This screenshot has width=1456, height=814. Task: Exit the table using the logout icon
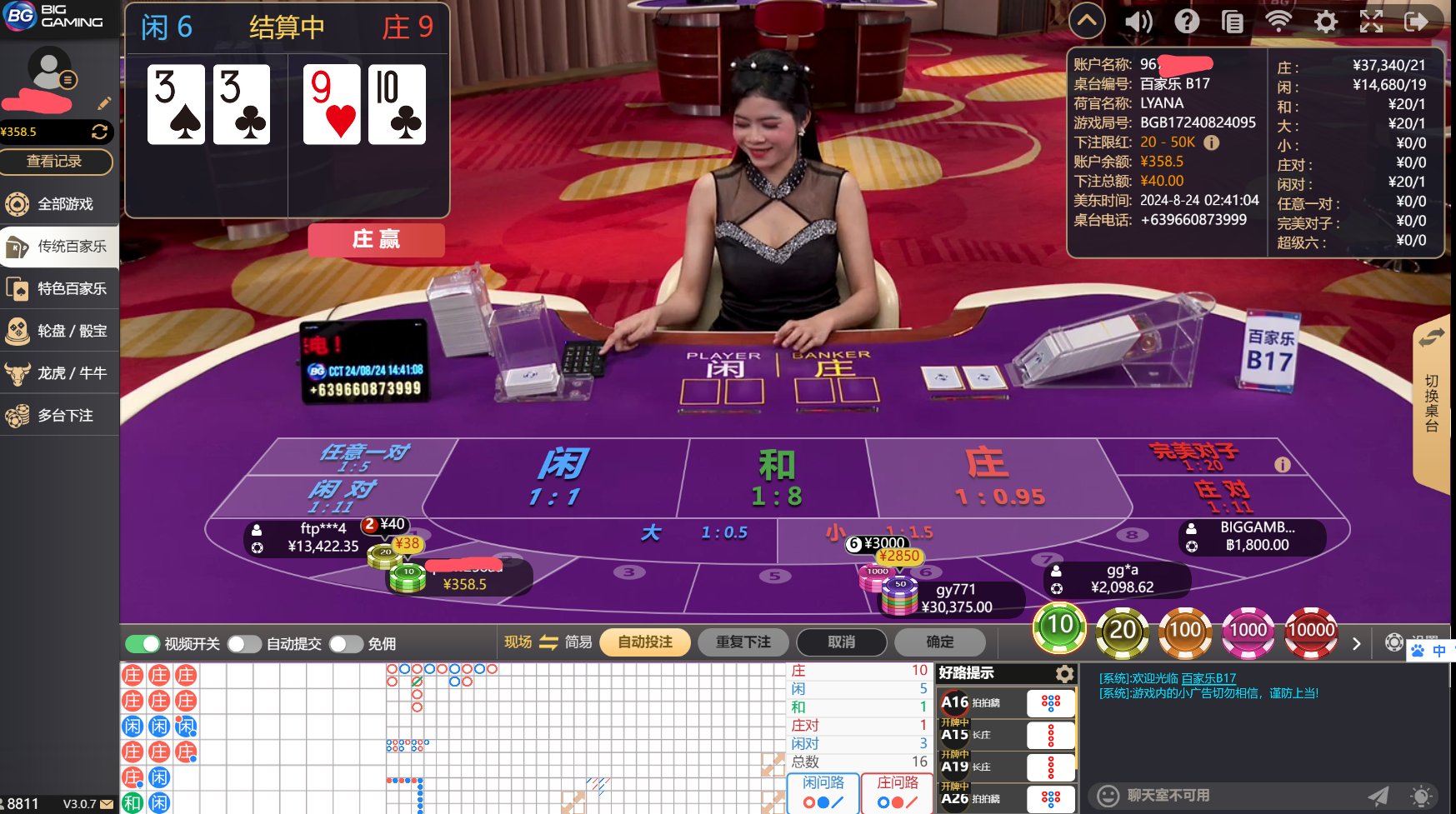coord(1417,21)
